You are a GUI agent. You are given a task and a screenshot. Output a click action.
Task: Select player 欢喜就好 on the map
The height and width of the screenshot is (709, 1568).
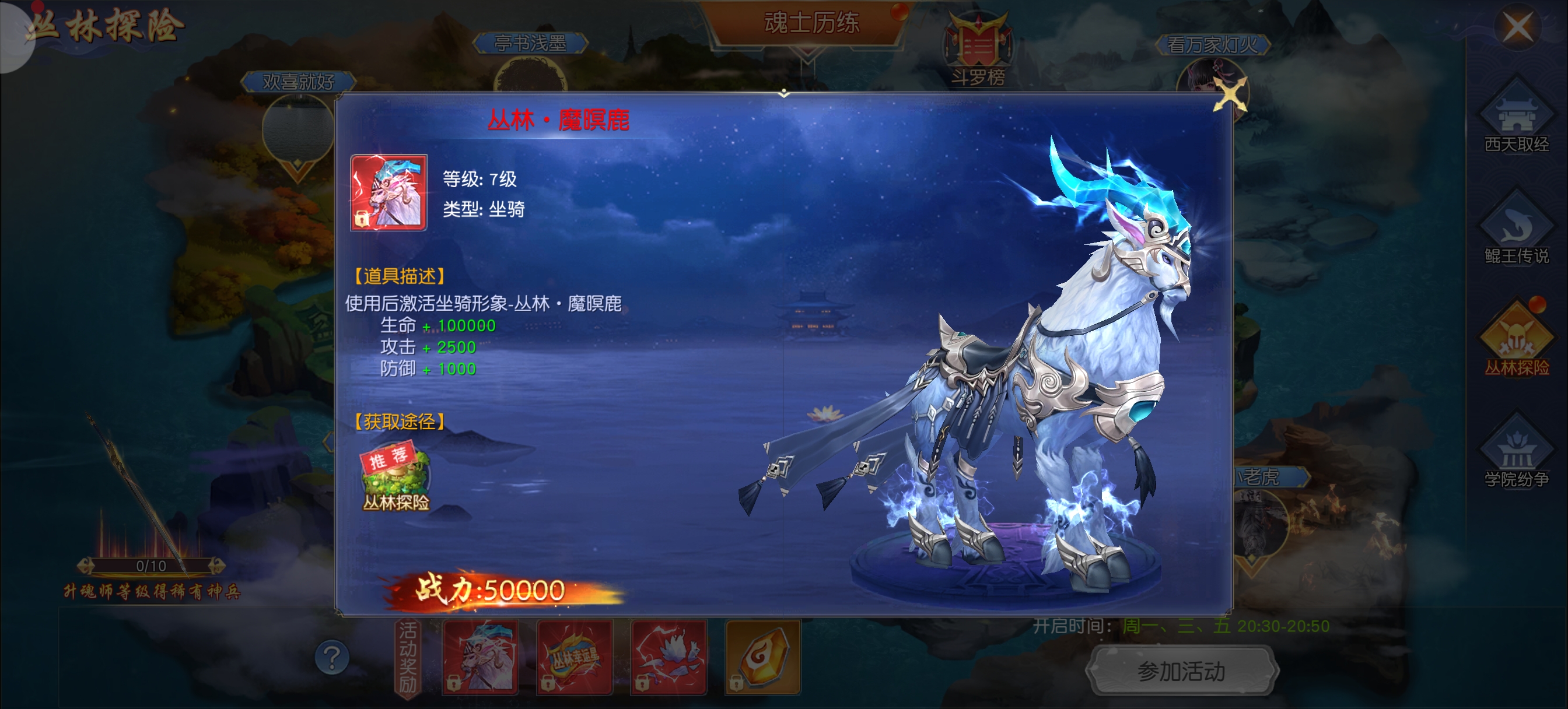click(298, 82)
